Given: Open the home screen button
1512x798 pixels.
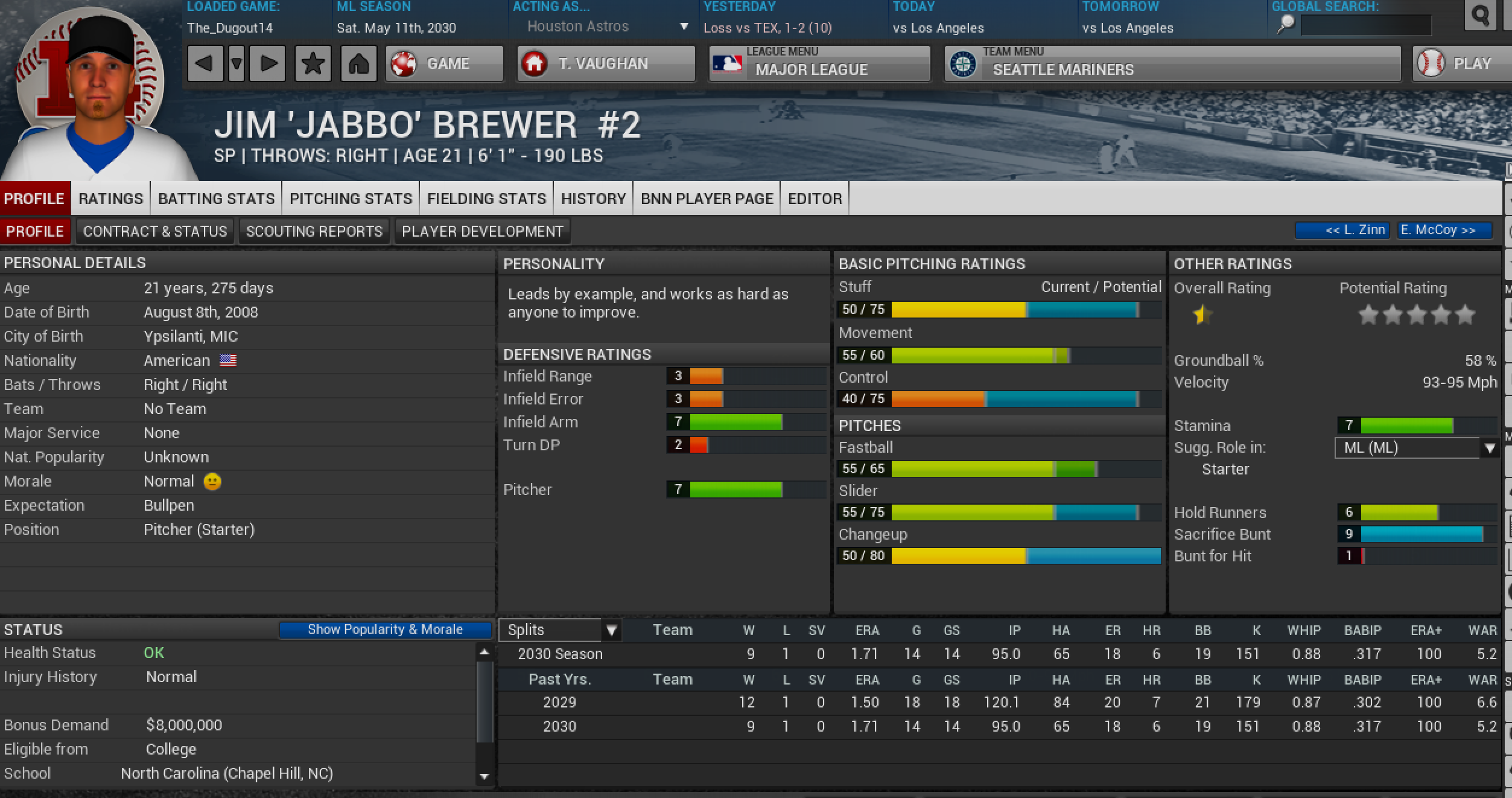Looking at the screenshot, I should click(358, 63).
